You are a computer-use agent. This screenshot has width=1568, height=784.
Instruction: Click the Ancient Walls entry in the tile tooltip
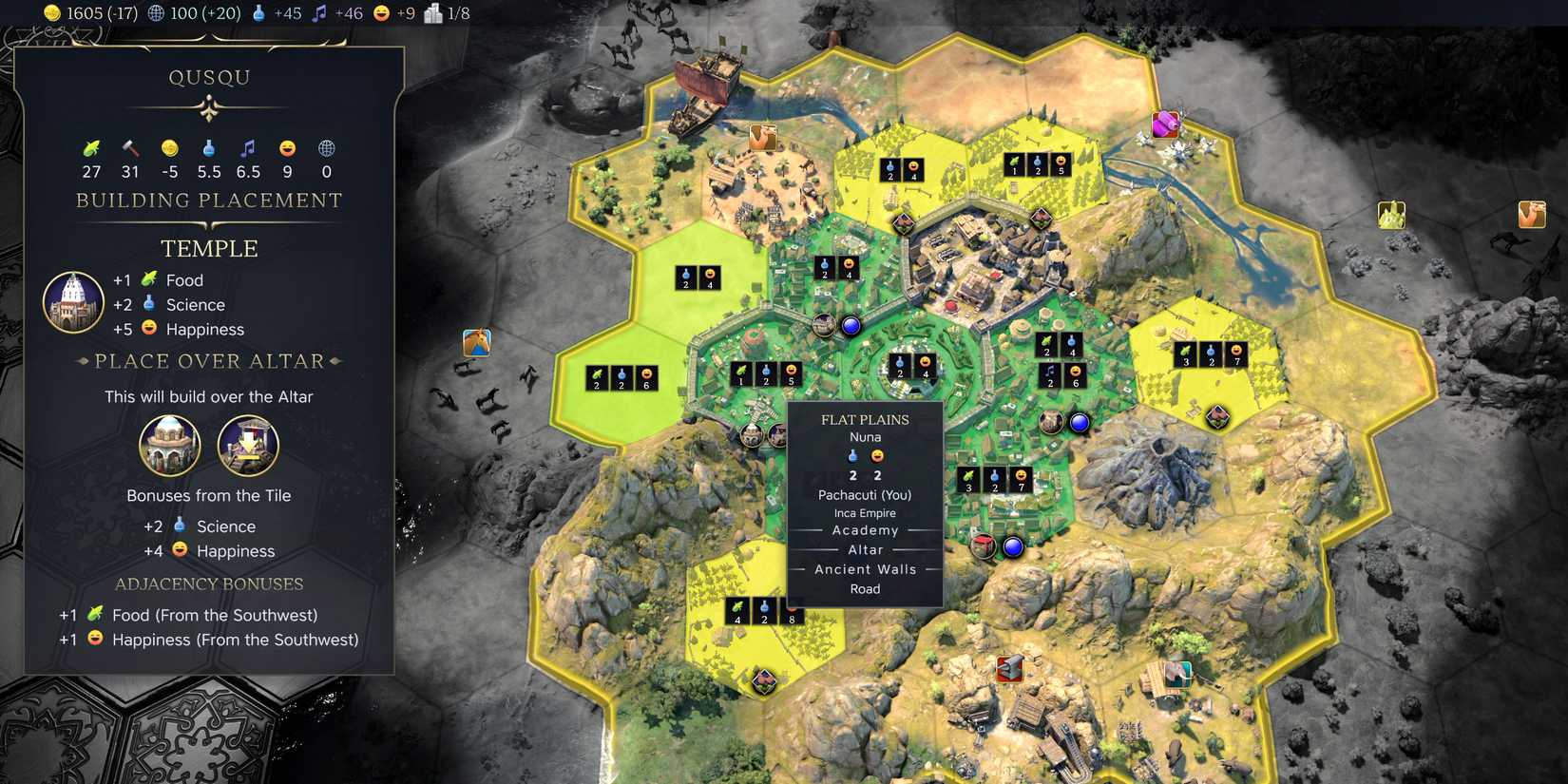tap(865, 568)
